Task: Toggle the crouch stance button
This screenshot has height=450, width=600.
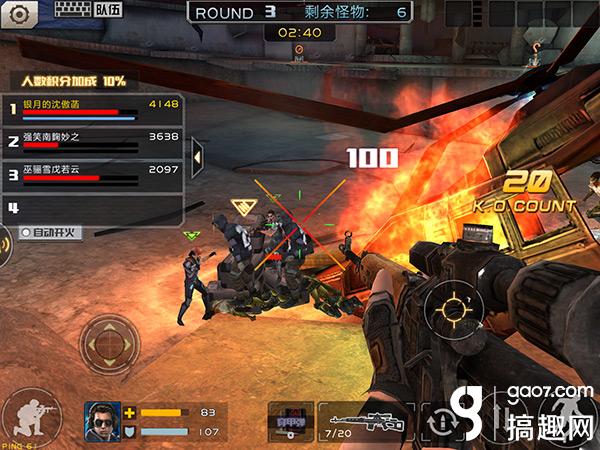Action: (26, 413)
